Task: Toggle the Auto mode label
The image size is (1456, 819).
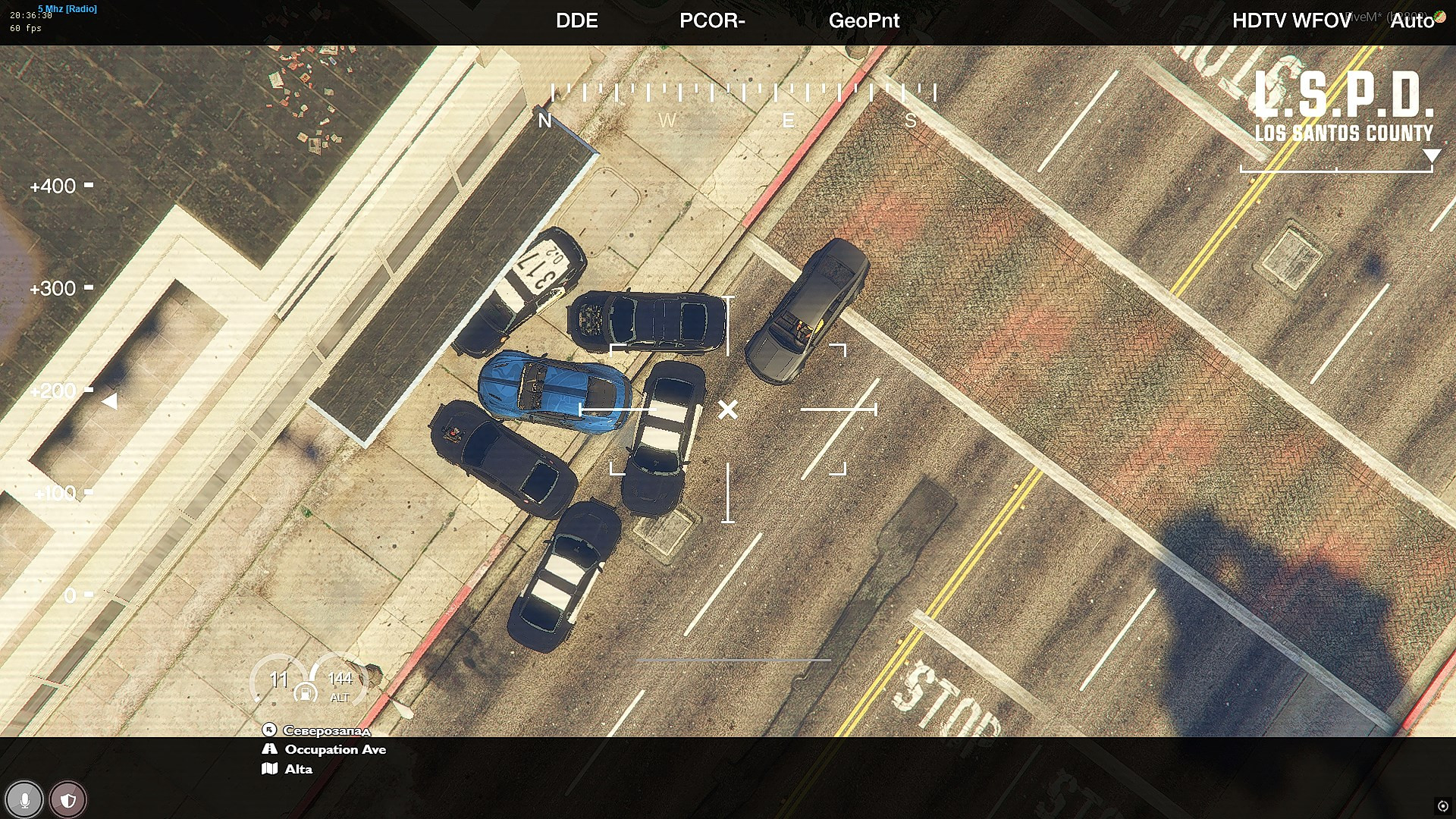Action: (x=1411, y=20)
